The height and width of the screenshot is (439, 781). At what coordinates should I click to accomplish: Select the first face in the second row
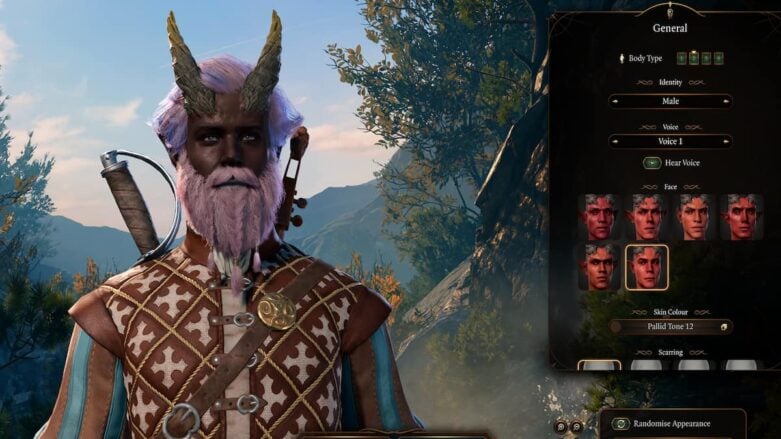click(600, 267)
